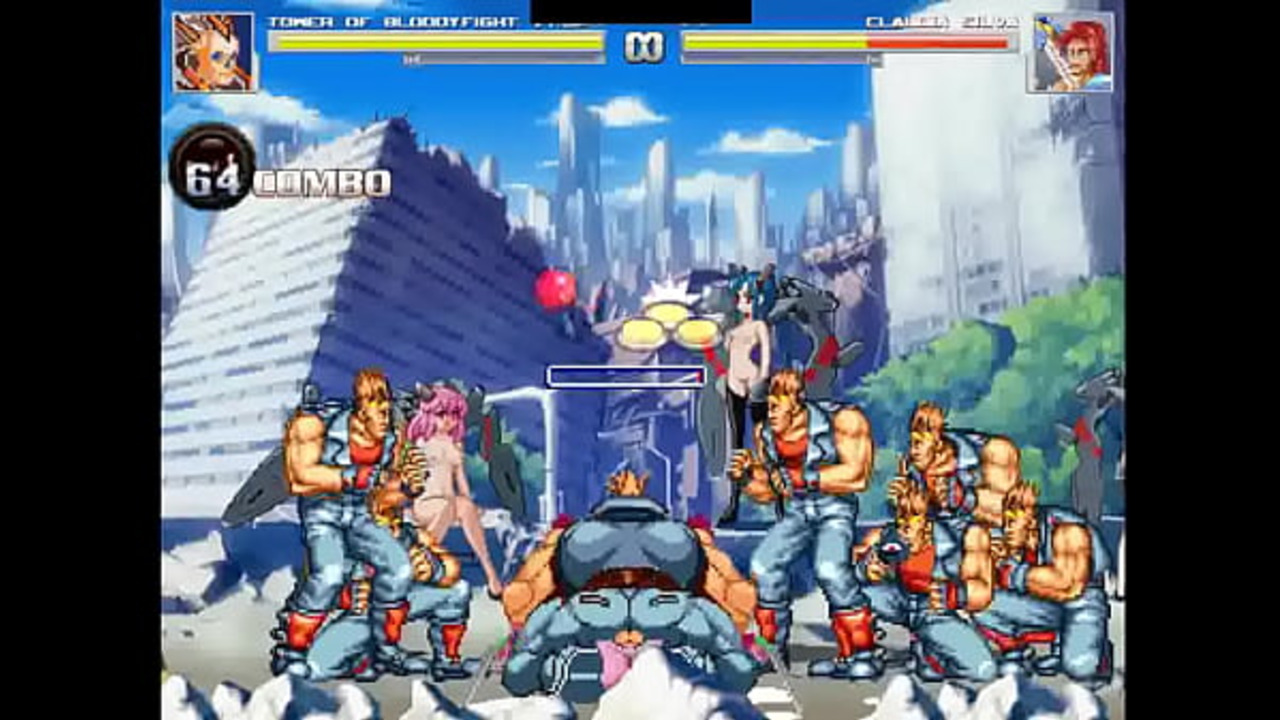Click the player one character portrait
Screen dimensions: 1280x720
tap(214, 53)
